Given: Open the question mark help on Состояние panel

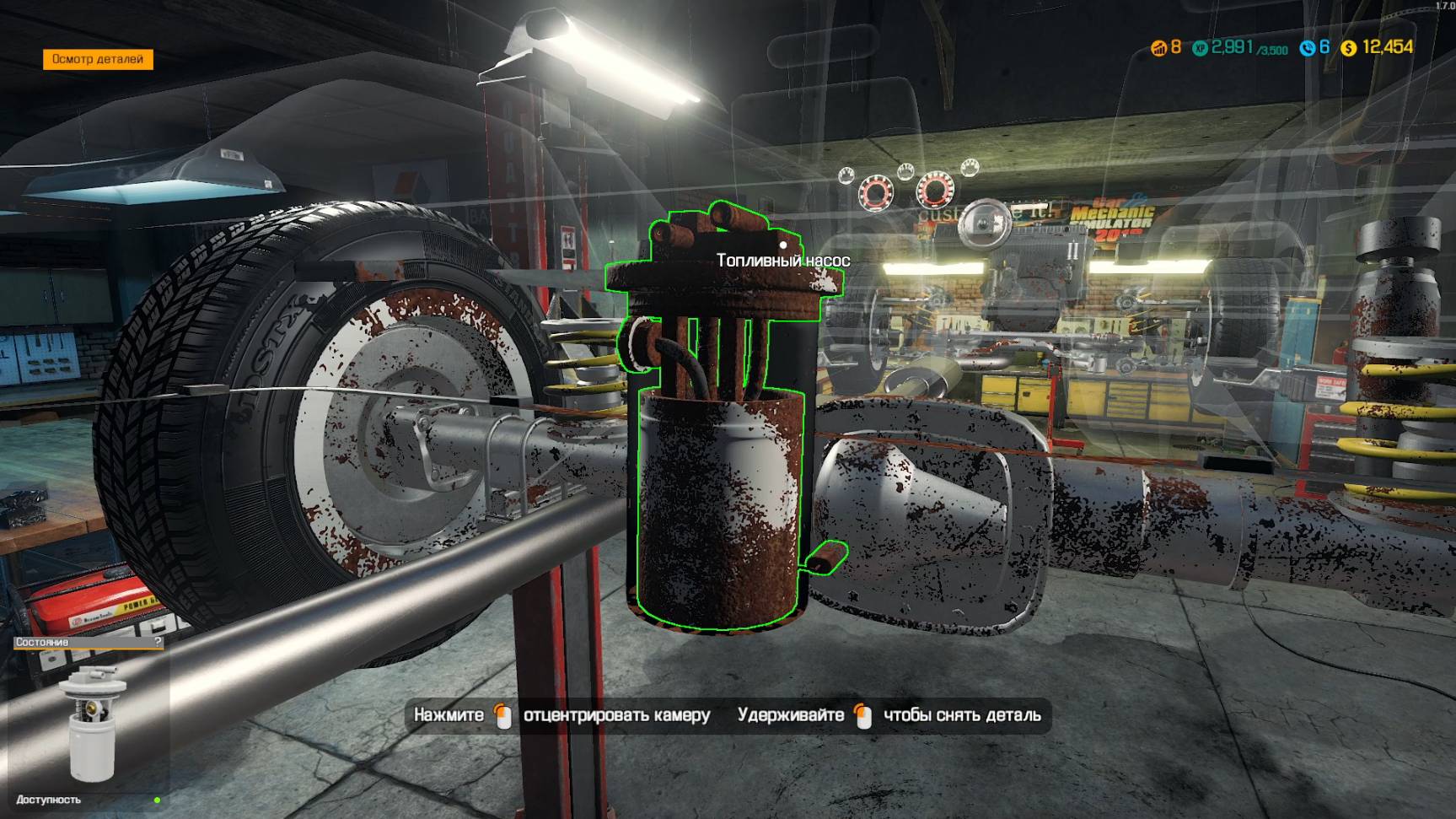Looking at the screenshot, I should (x=158, y=643).
